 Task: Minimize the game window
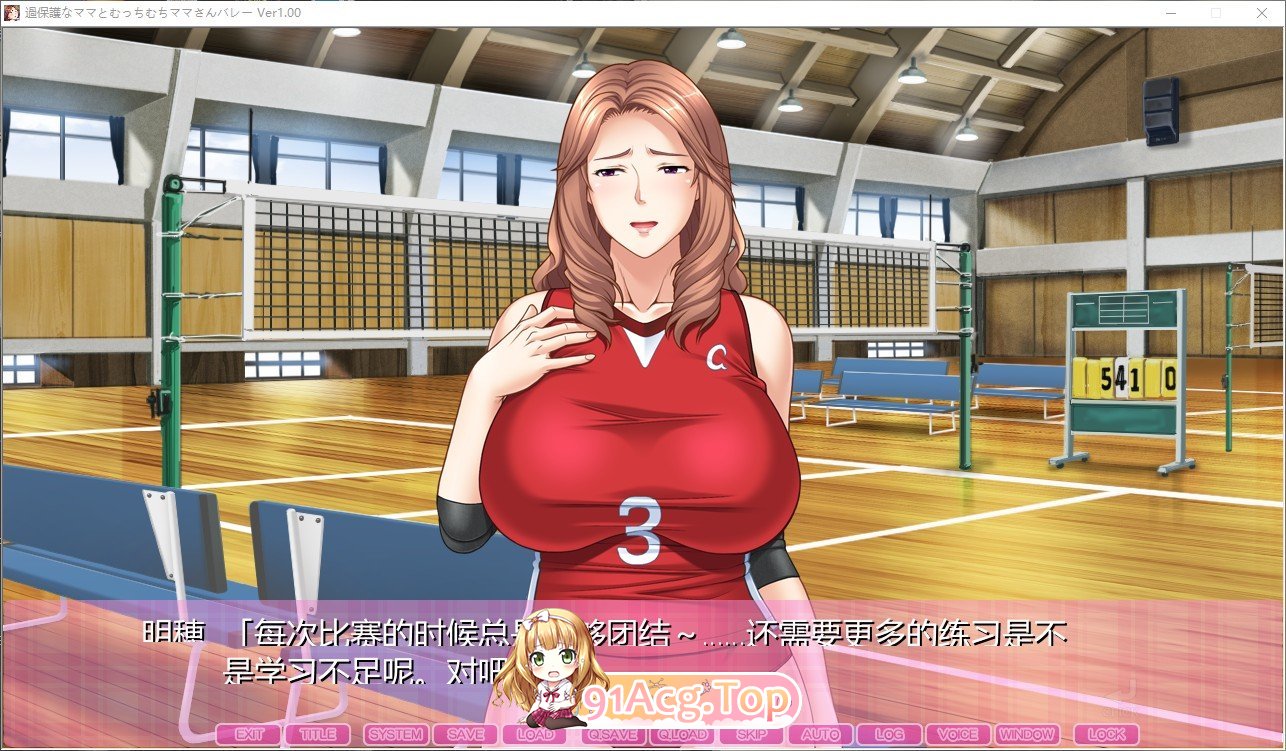tap(1170, 13)
